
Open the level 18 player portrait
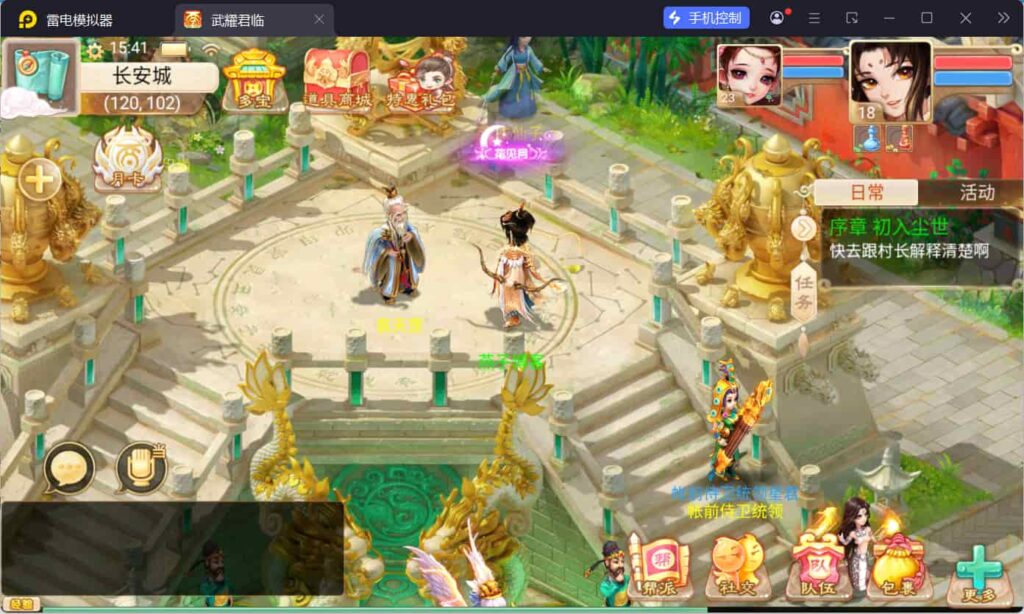click(890, 79)
